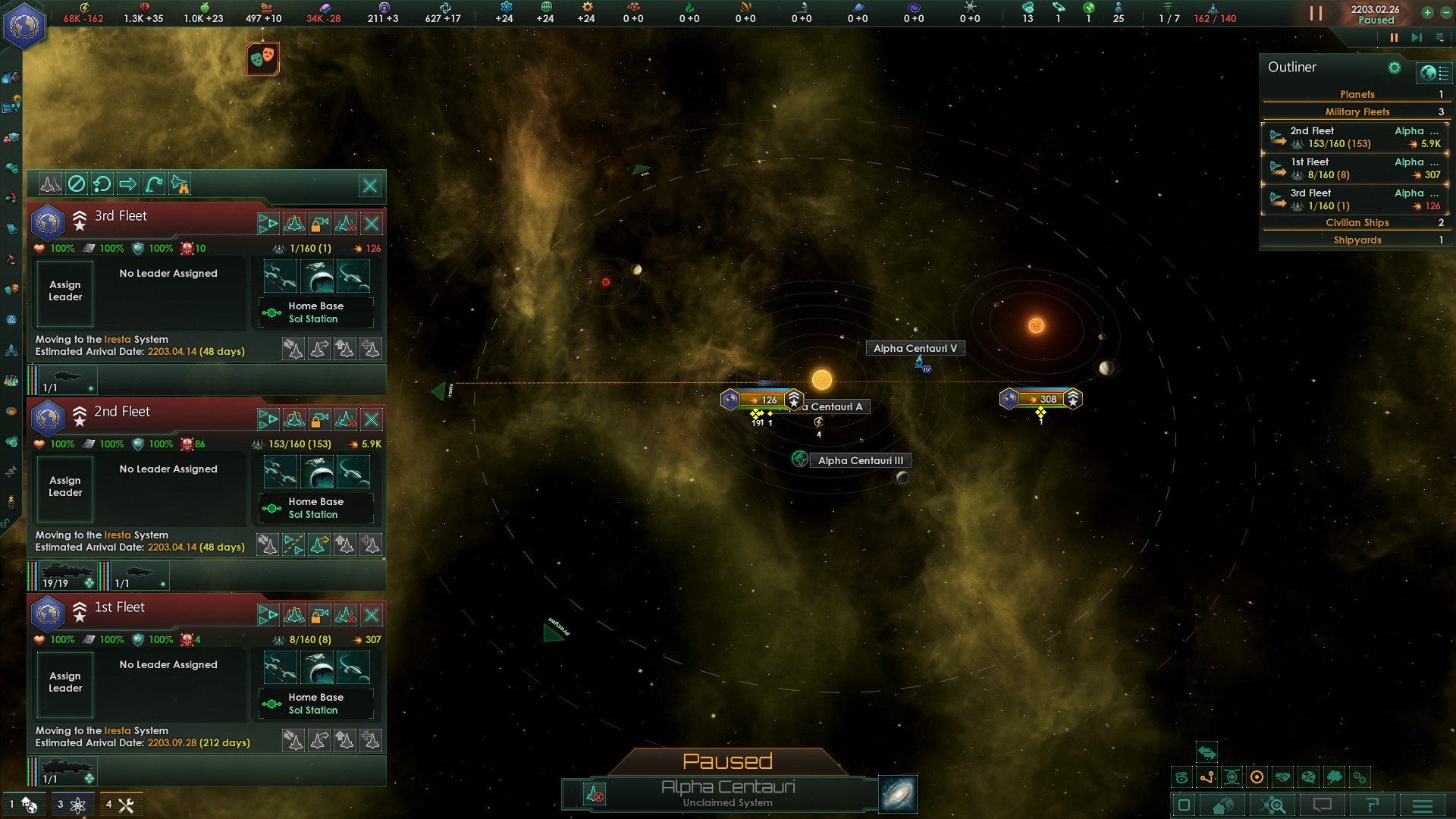1456x819 pixels.
Task: Expand the Civilian Ships outliner section
Action: (1357, 223)
